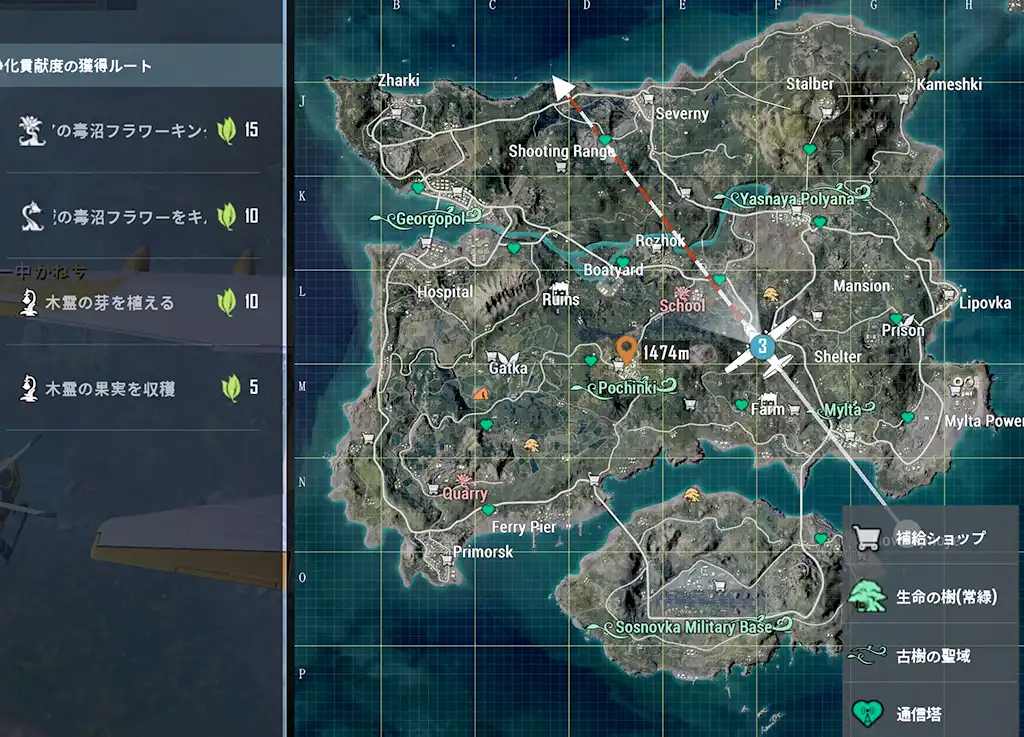Screen dimensions: 1024x737
Task: Select the 木霊の果実を収穫 route row
Action: click(138, 387)
